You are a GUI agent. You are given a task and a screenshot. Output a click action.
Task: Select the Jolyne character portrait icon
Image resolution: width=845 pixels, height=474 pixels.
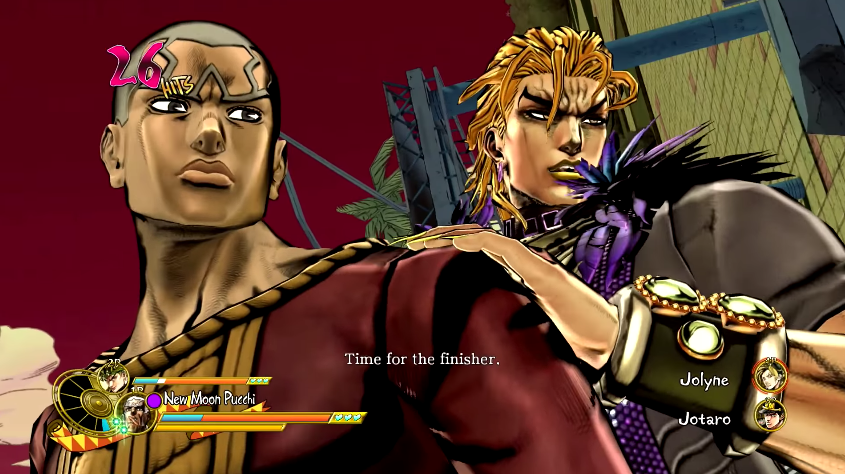click(770, 378)
